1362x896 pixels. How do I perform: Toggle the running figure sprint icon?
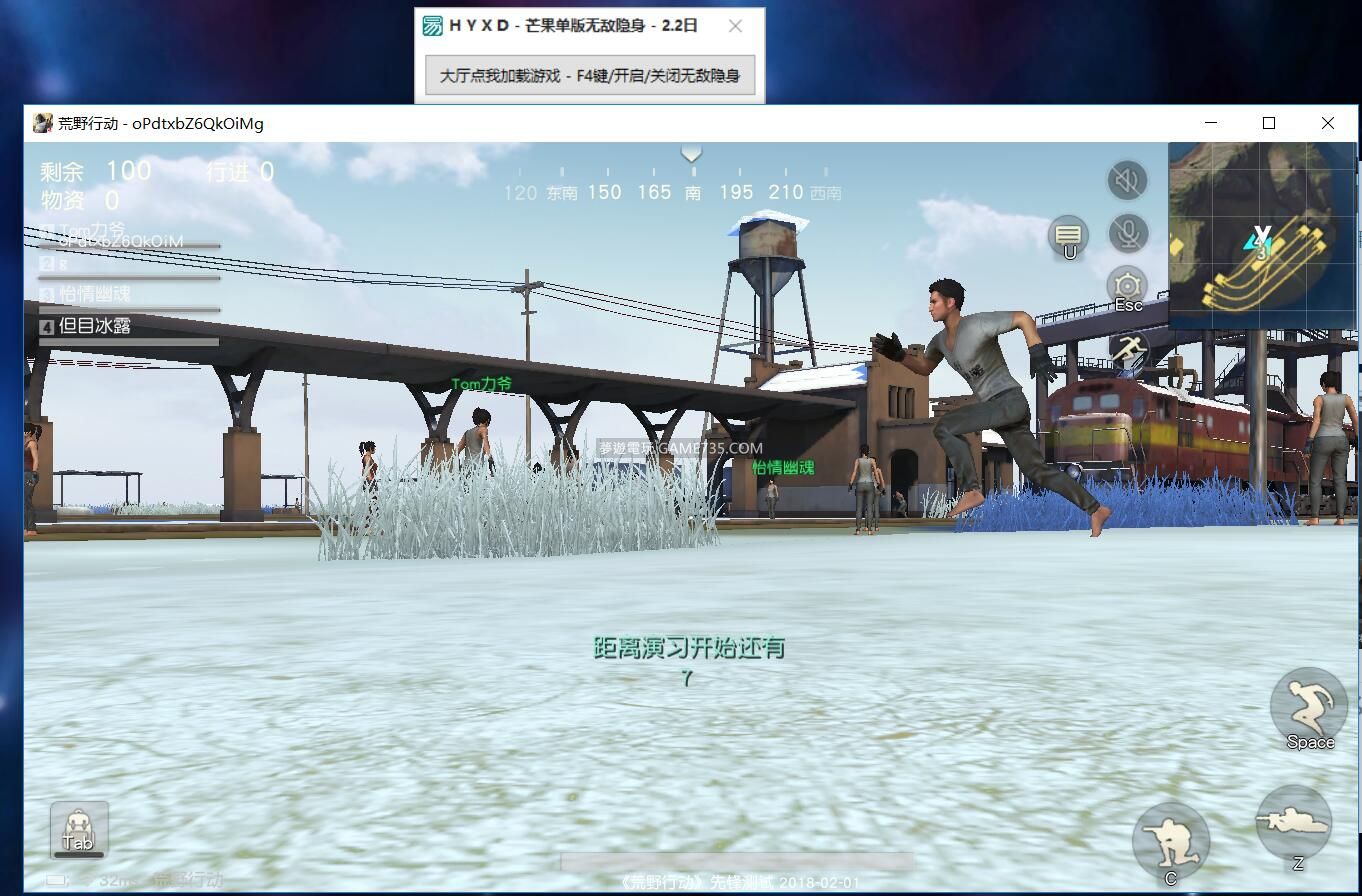click(1129, 351)
